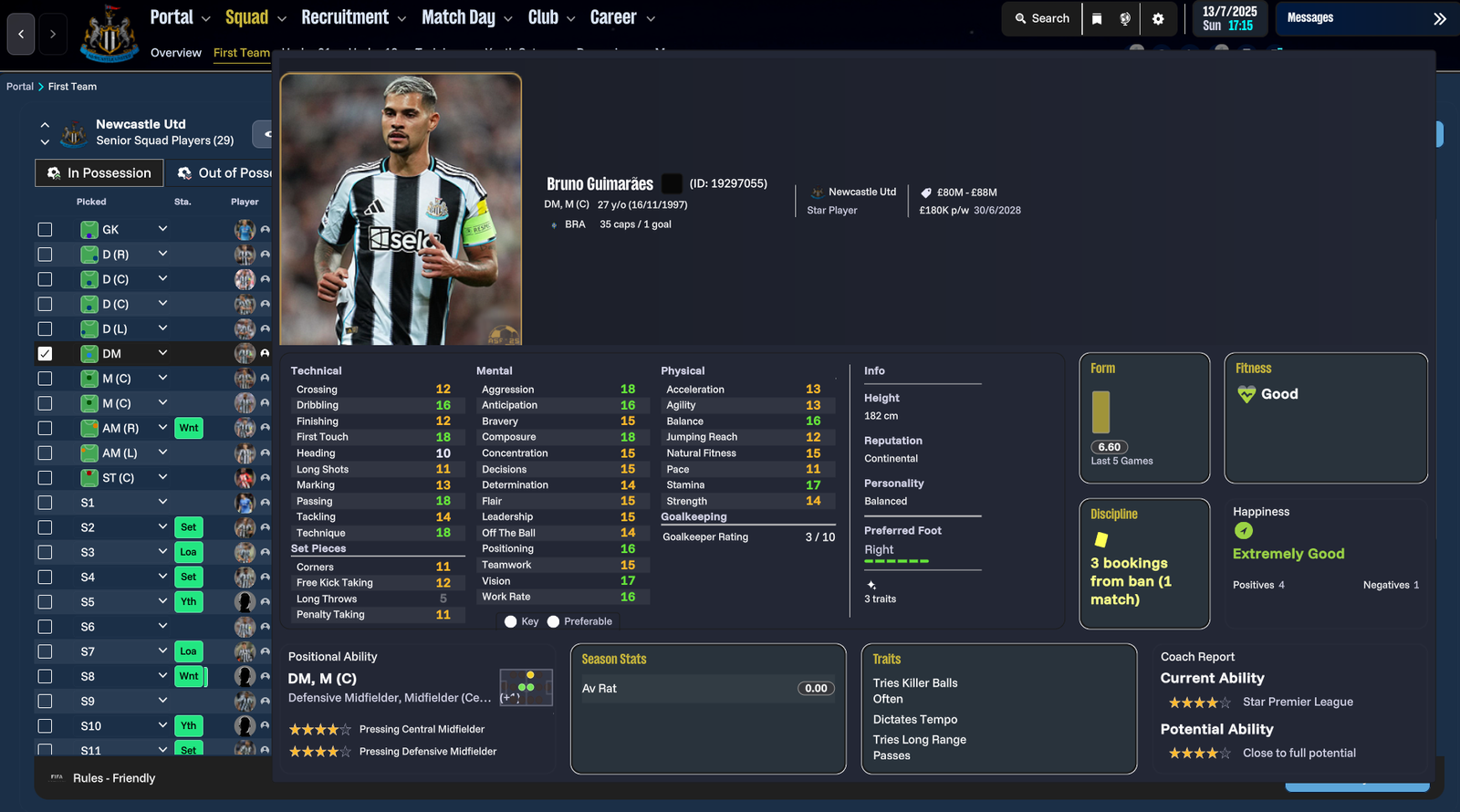Tick the GK row checkbox

pos(45,230)
